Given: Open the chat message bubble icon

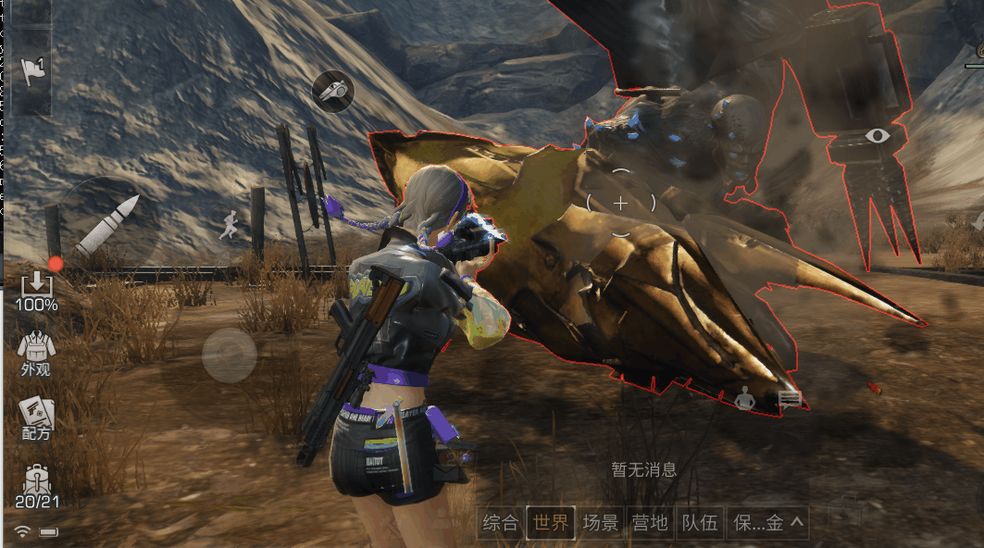Looking at the screenshot, I should click(x=790, y=400).
